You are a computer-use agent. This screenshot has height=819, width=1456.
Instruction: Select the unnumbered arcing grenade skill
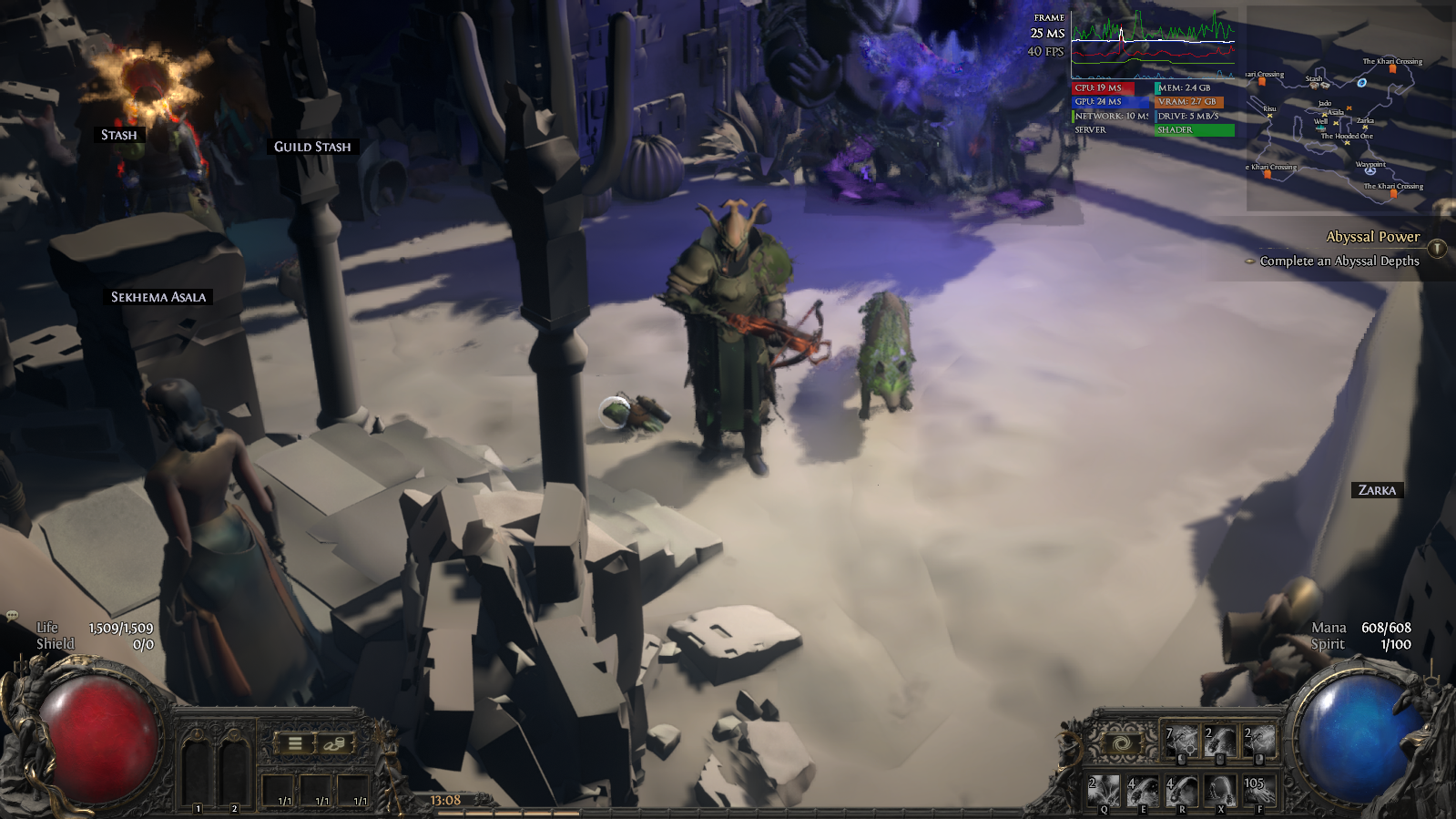click(x=1221, y=791)
